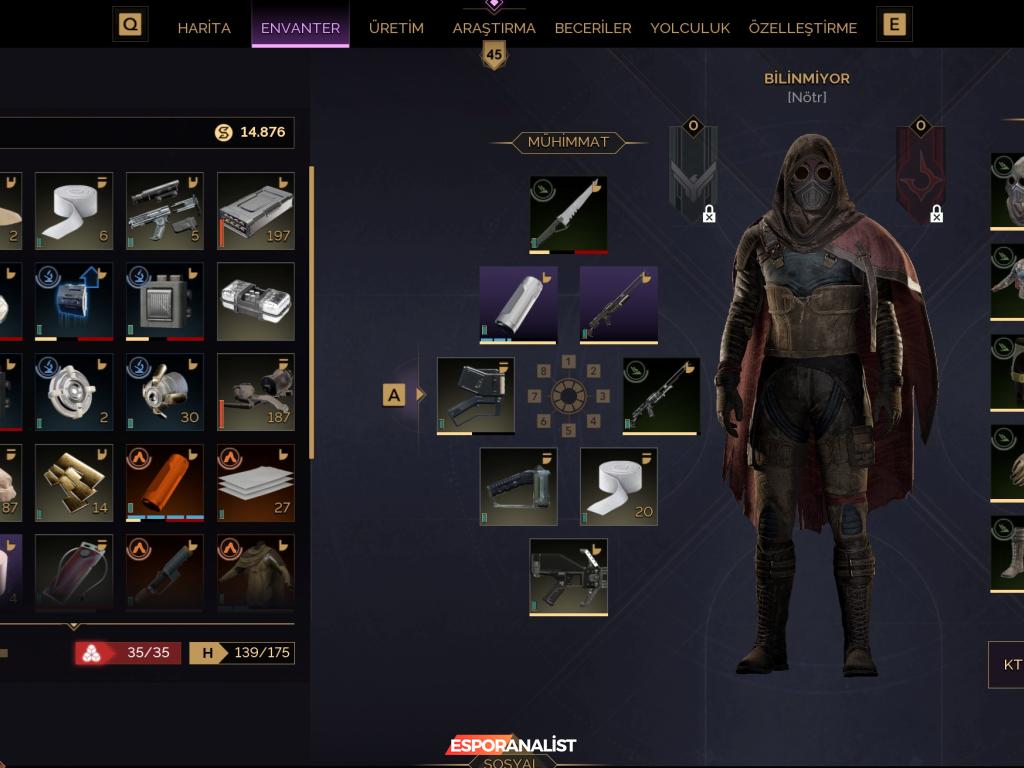Choose the boots armor slot
This screenshot has width=1024, height=768.
pos(1008,553)
